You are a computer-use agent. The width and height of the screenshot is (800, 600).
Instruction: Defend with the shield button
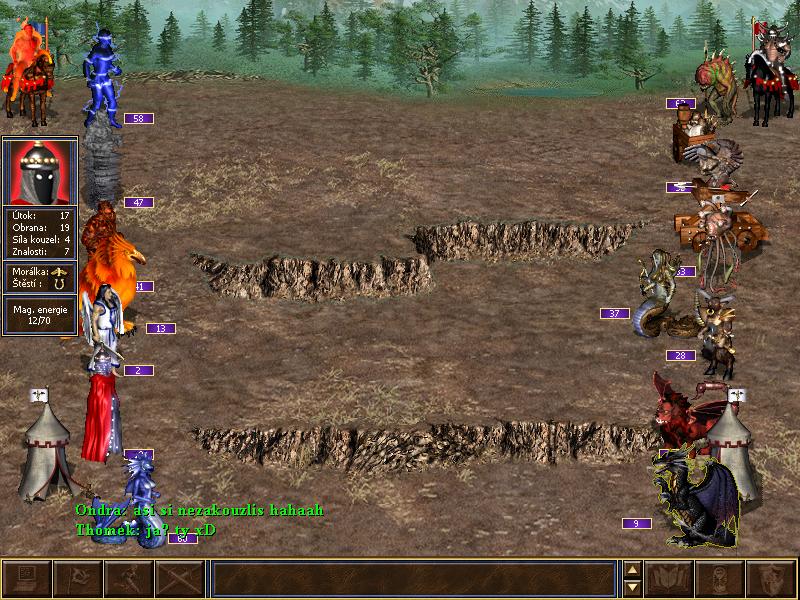coord(772,579)
